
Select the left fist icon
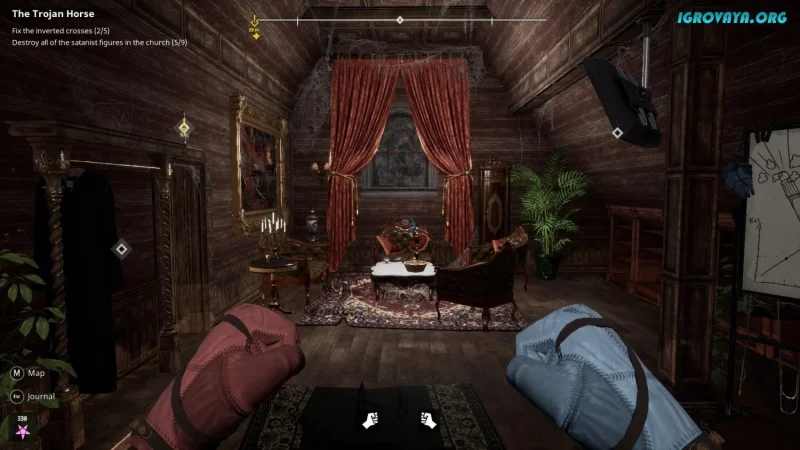[369, 419]
